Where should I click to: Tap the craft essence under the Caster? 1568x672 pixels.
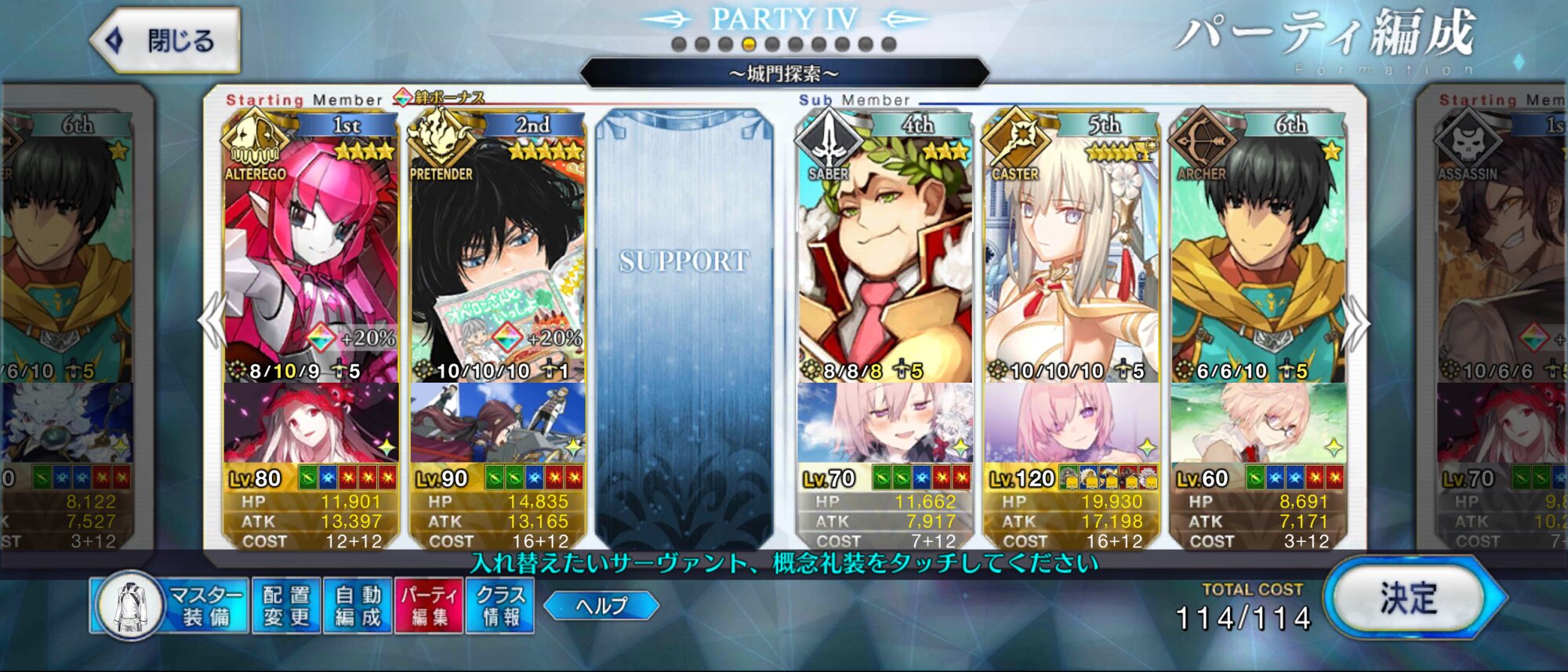pos(1071,423)
